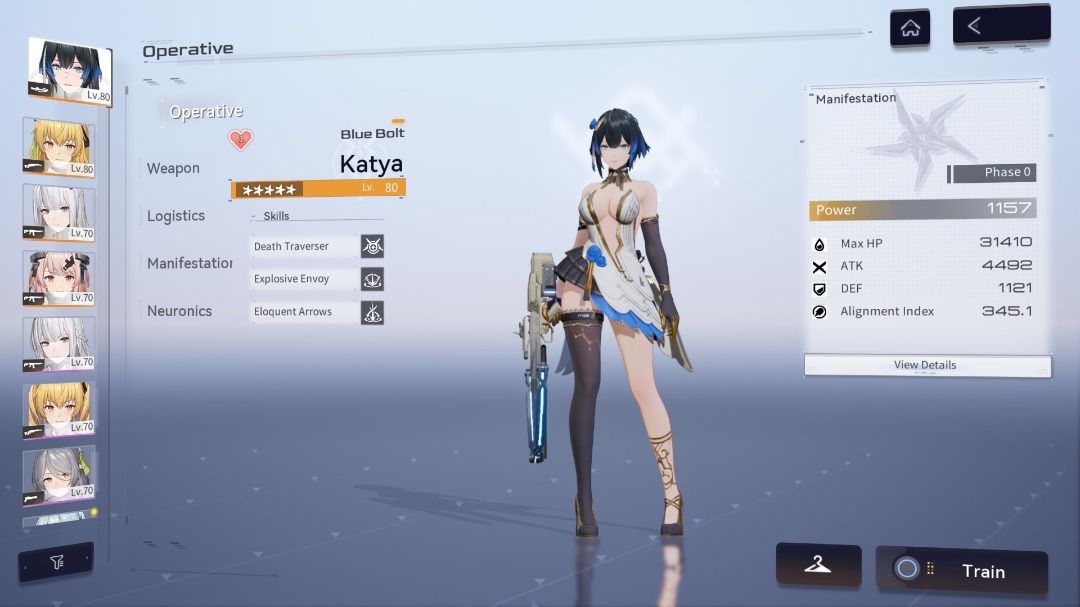
Task: Select the Neuronics tab
Action: click(x=180, y=311)
